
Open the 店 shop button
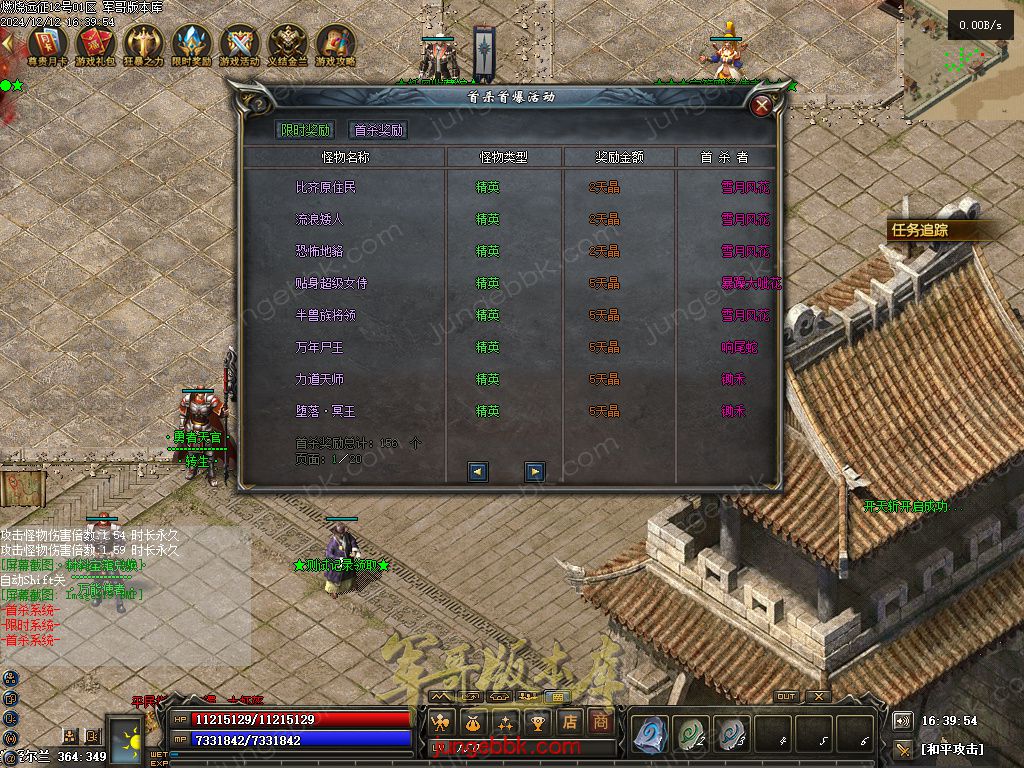click(569, 721)
